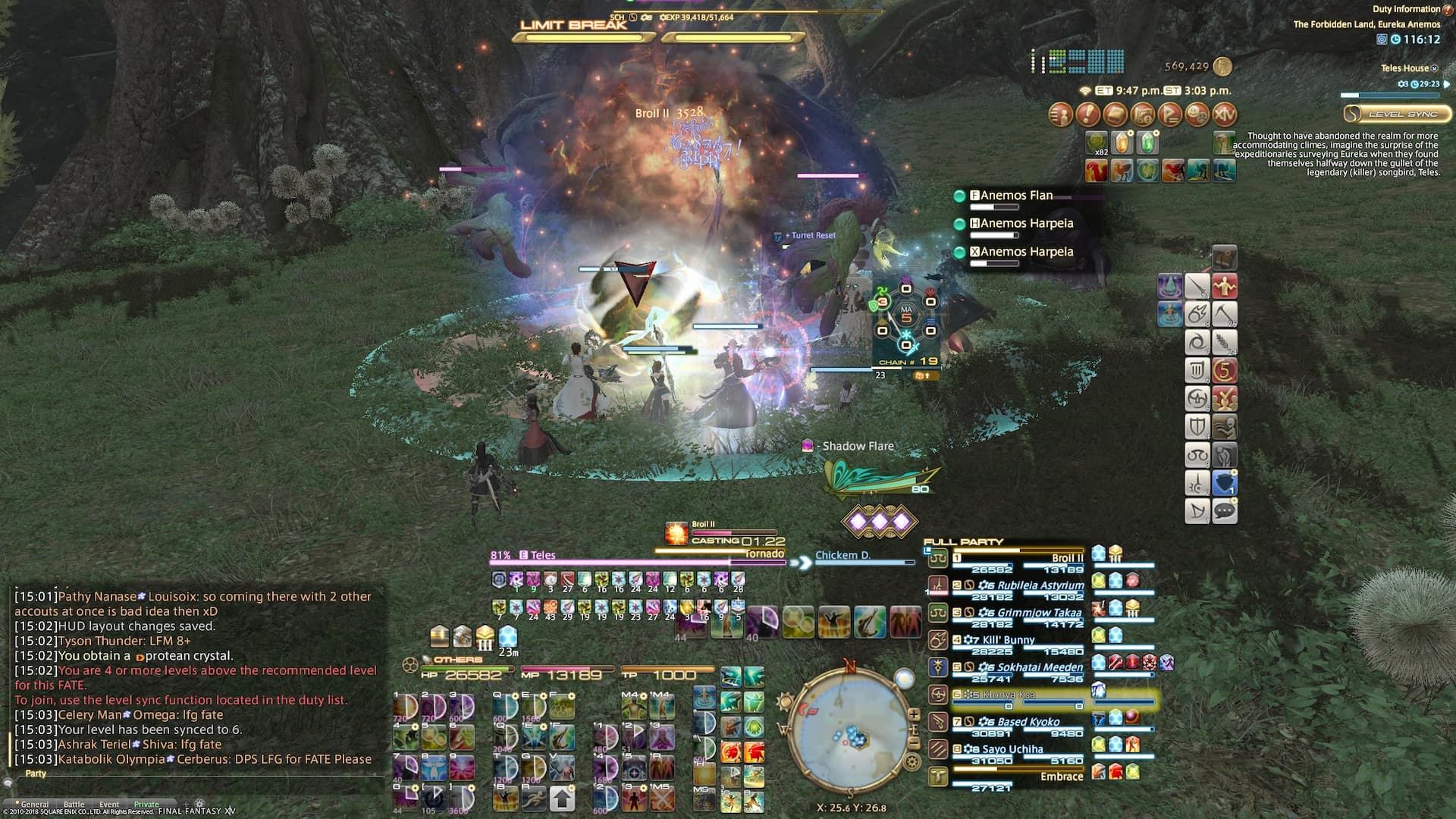Open the chat log settings gear icon
Image resolution: width=1456 pixels, height=819 pixels.
coord(199,804)
